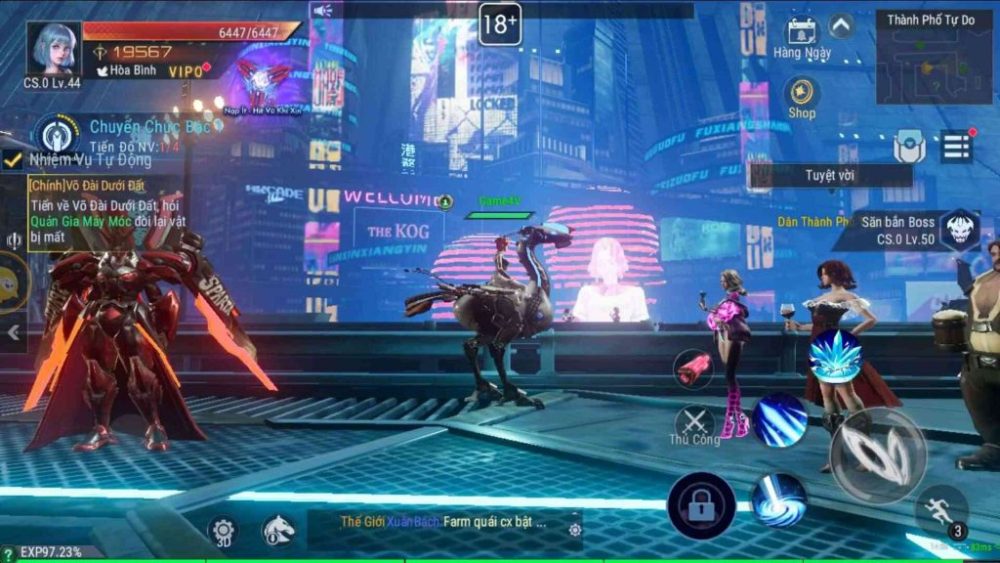The image size is (1000, 563).
Task: Open the Shop
Action: [x=801, y=97]
